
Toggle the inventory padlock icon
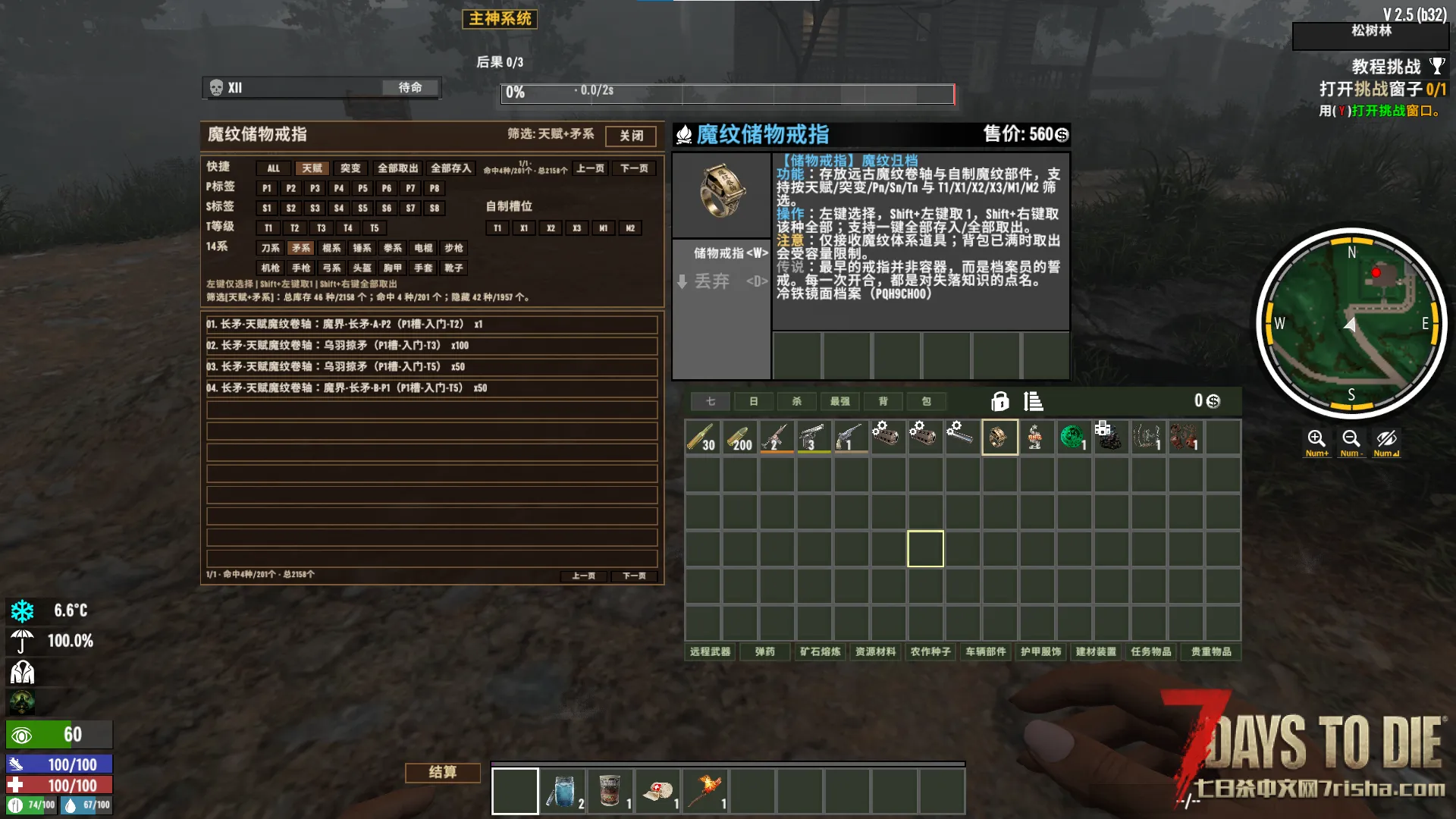[999, 401]
